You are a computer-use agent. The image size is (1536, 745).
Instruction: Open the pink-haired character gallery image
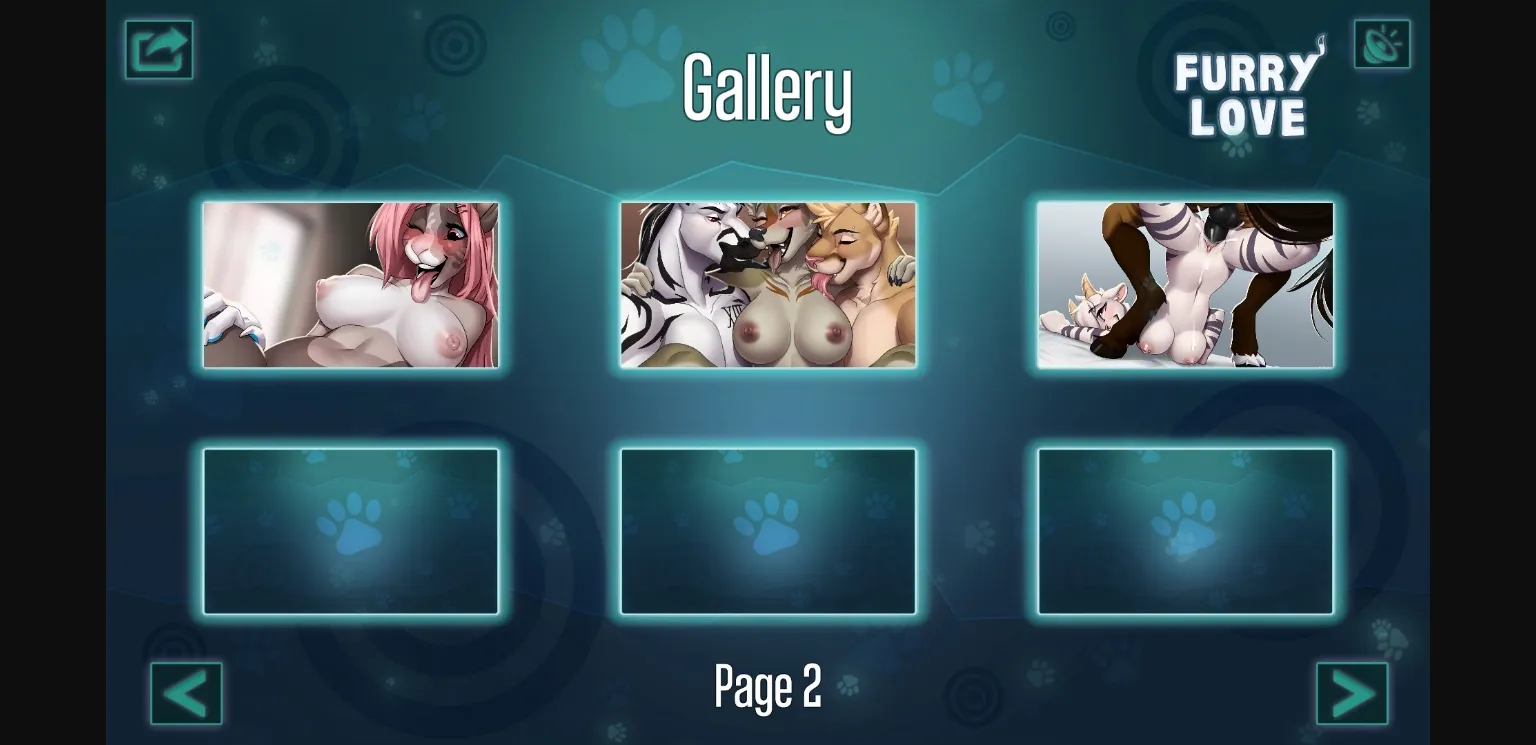(351, 286)
